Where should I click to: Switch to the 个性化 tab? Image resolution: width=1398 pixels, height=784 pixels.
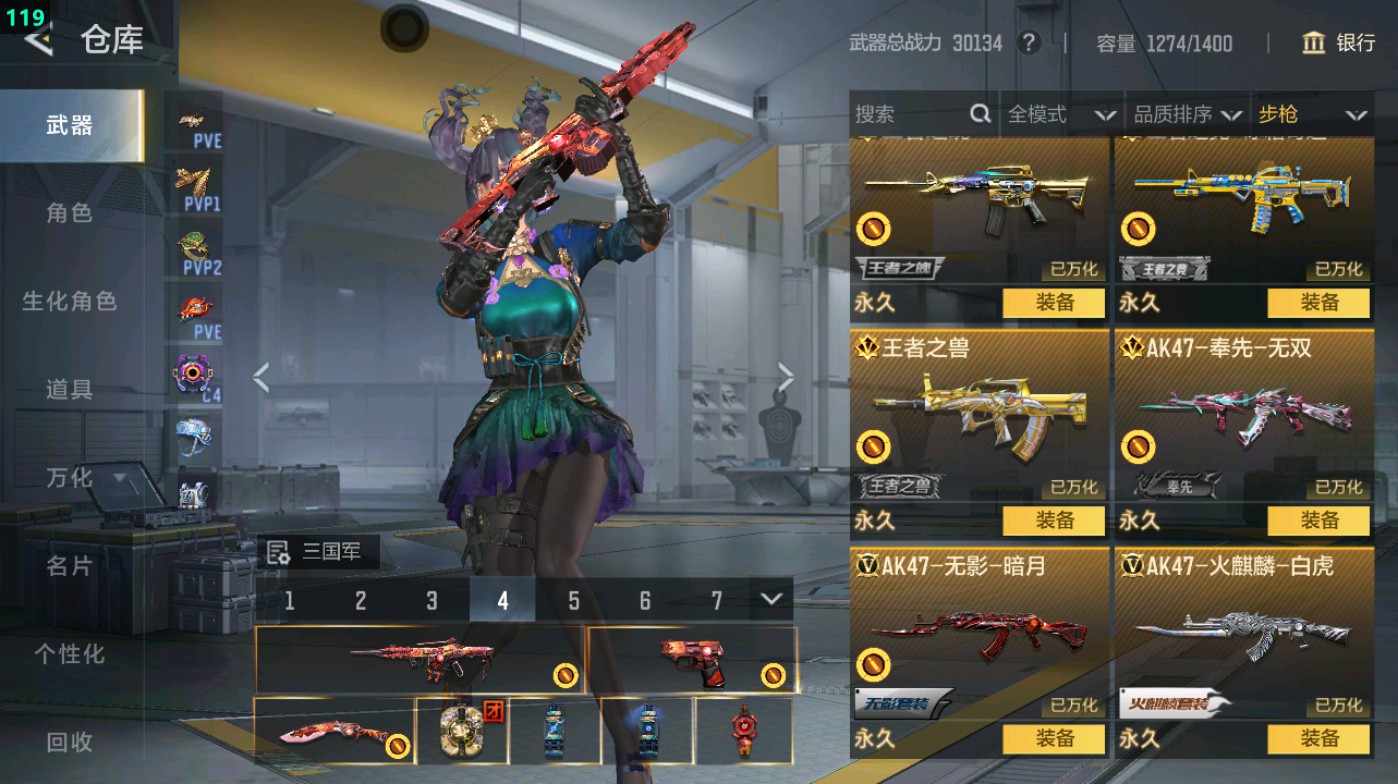tap(69, 654)
